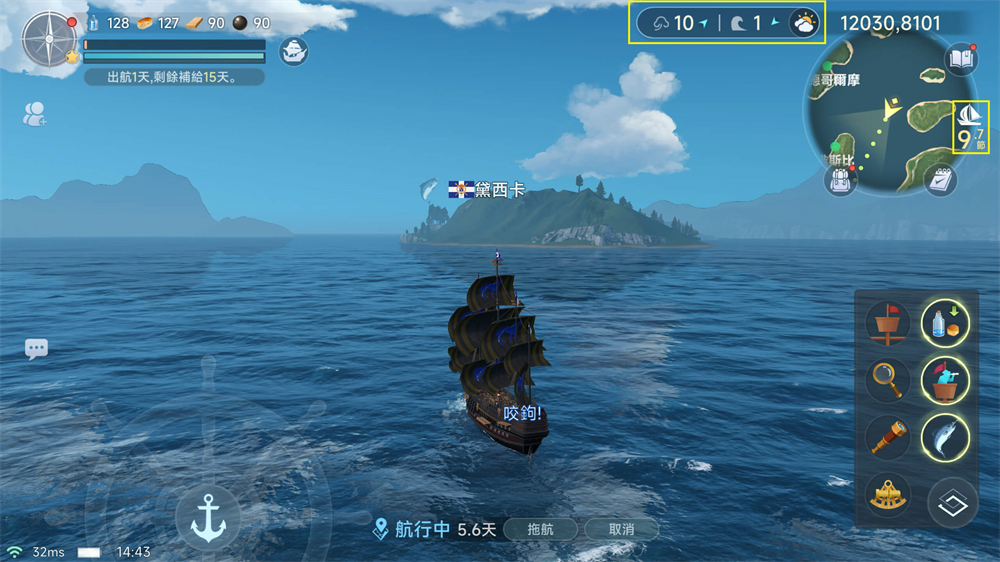Screen dimensions: 1000x562
Task: Activate the magnifying glass search
Action: point(887,380)
